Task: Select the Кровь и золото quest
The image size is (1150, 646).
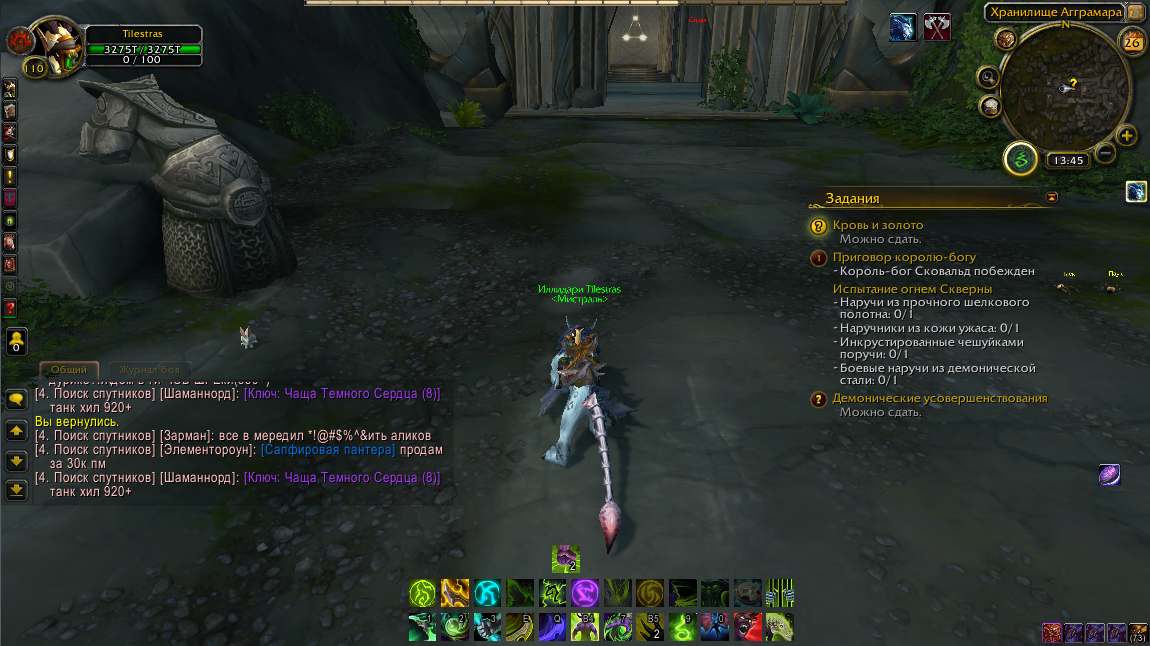Action: (877, 226)
